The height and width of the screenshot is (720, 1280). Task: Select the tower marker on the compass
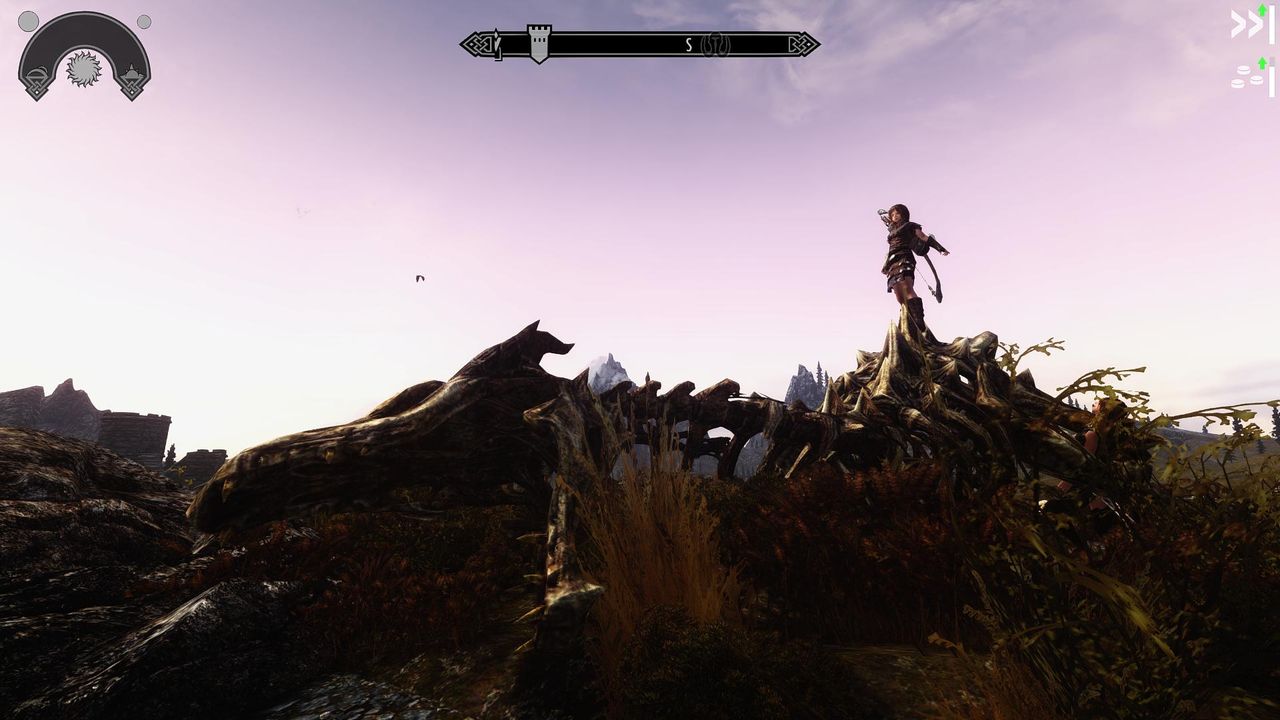(x=538, y=42)
